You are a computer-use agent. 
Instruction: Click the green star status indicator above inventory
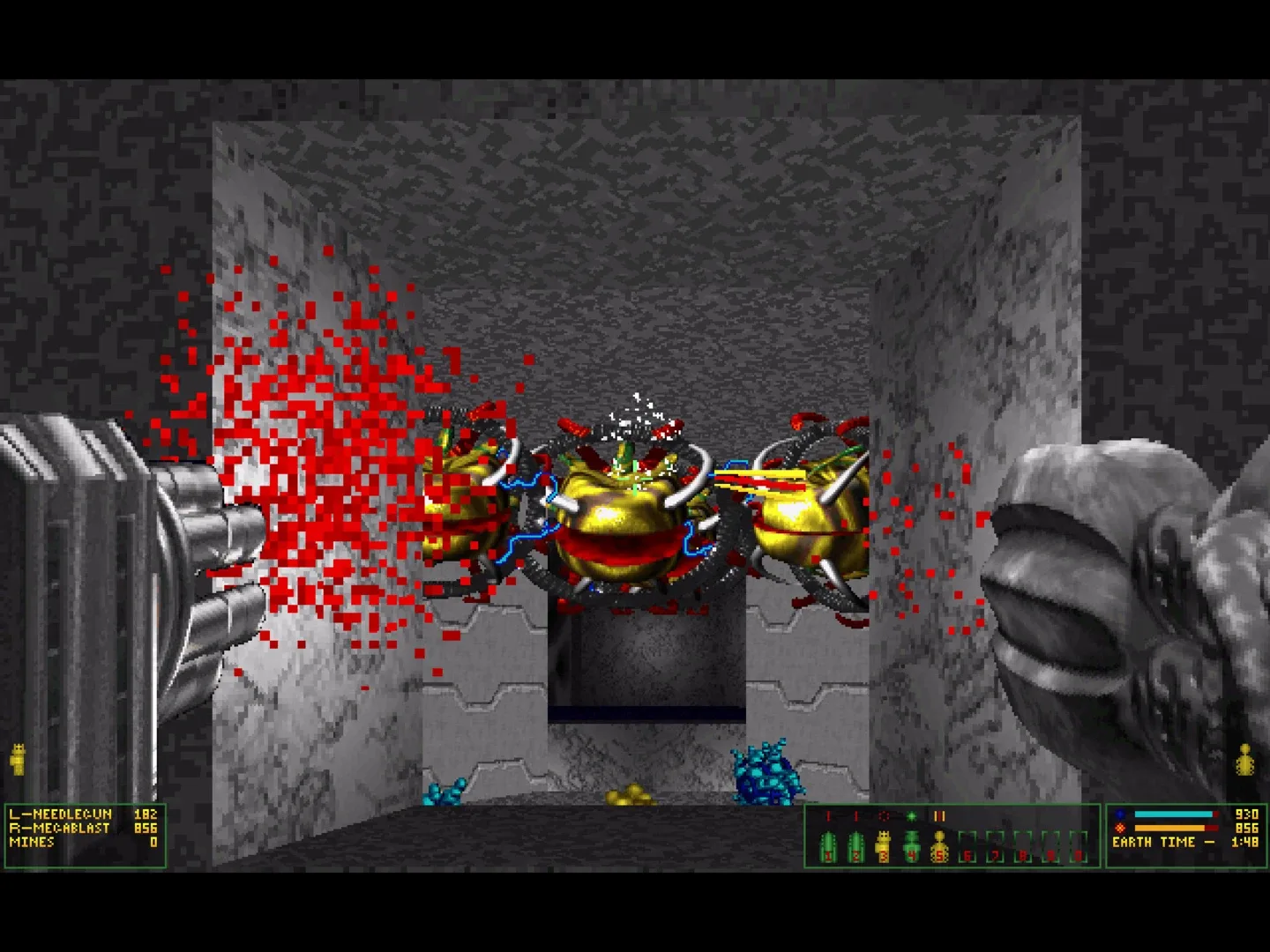(x=912, y=815)
